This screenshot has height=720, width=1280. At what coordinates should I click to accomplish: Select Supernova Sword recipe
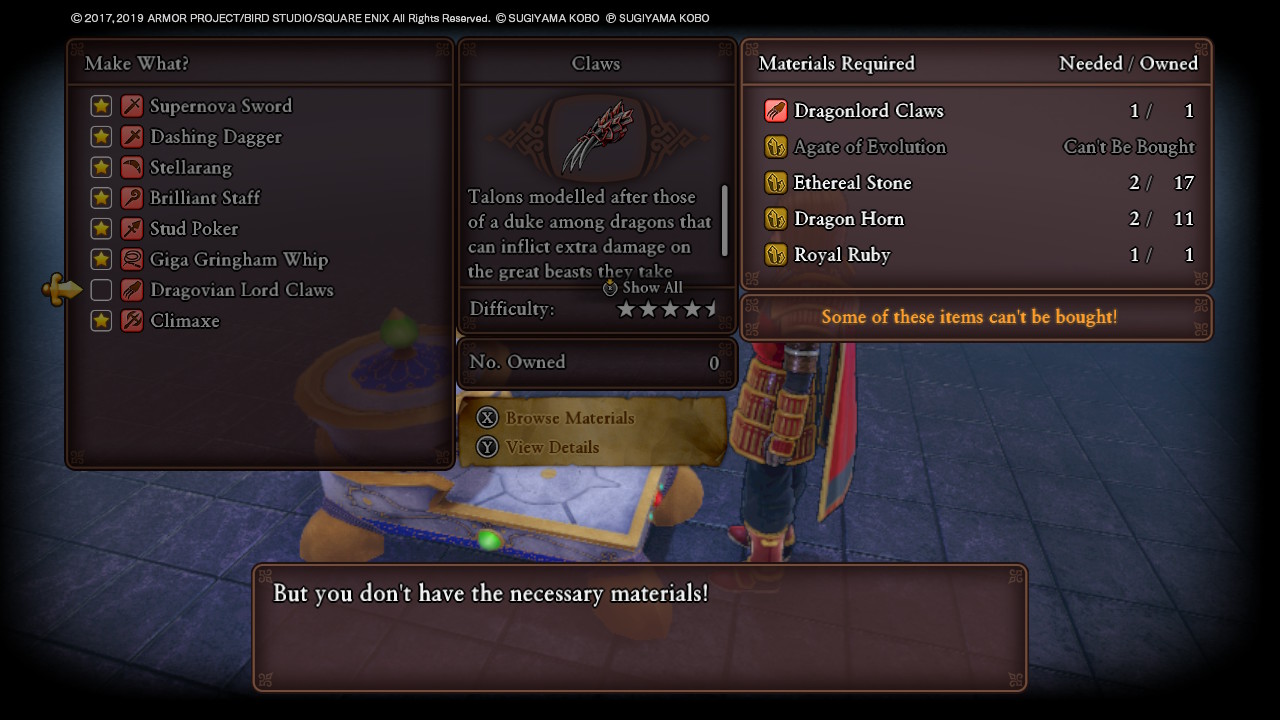tap(220, 106)
